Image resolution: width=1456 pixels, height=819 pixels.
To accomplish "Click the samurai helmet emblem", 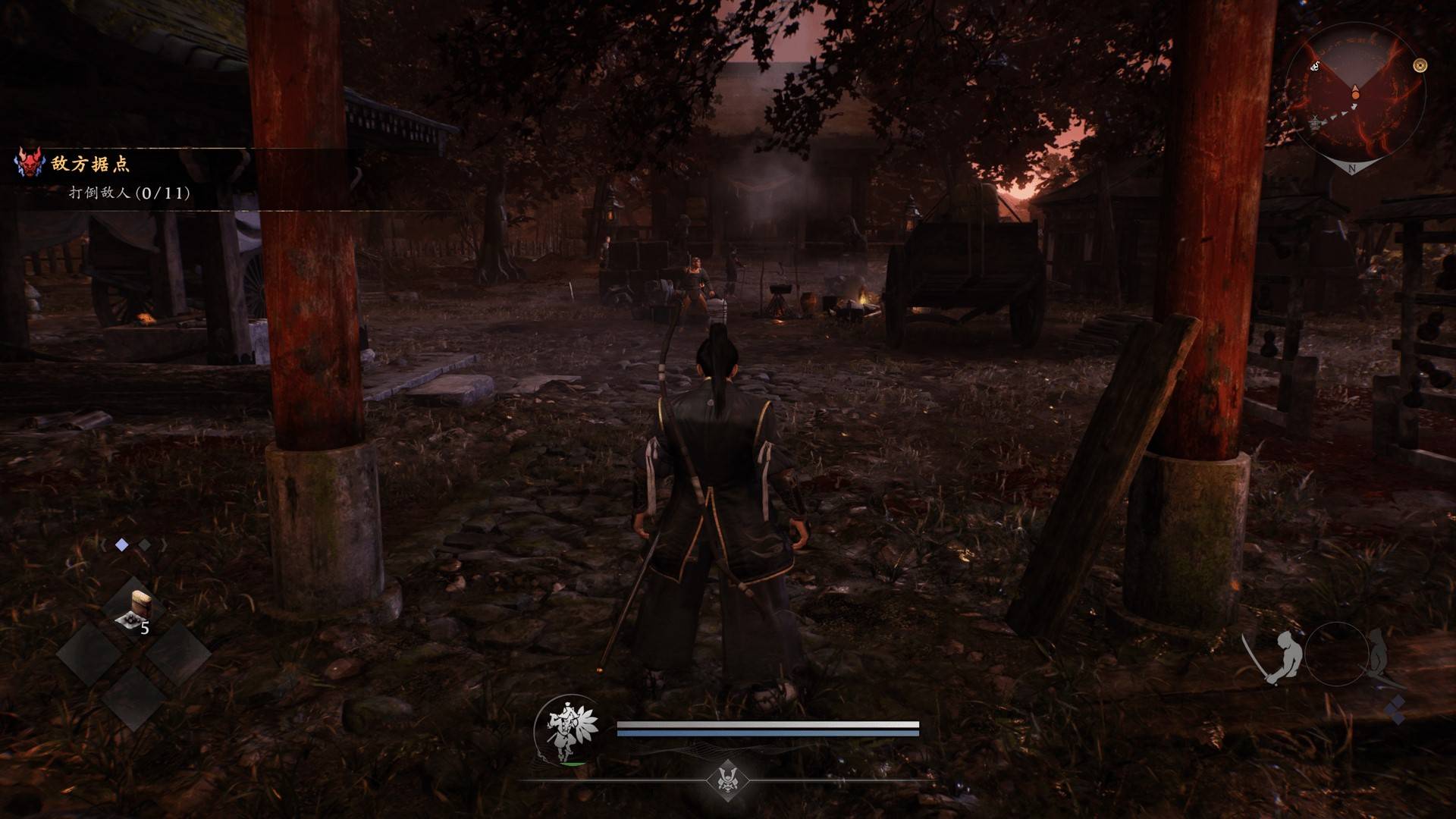I will point(726,778).
